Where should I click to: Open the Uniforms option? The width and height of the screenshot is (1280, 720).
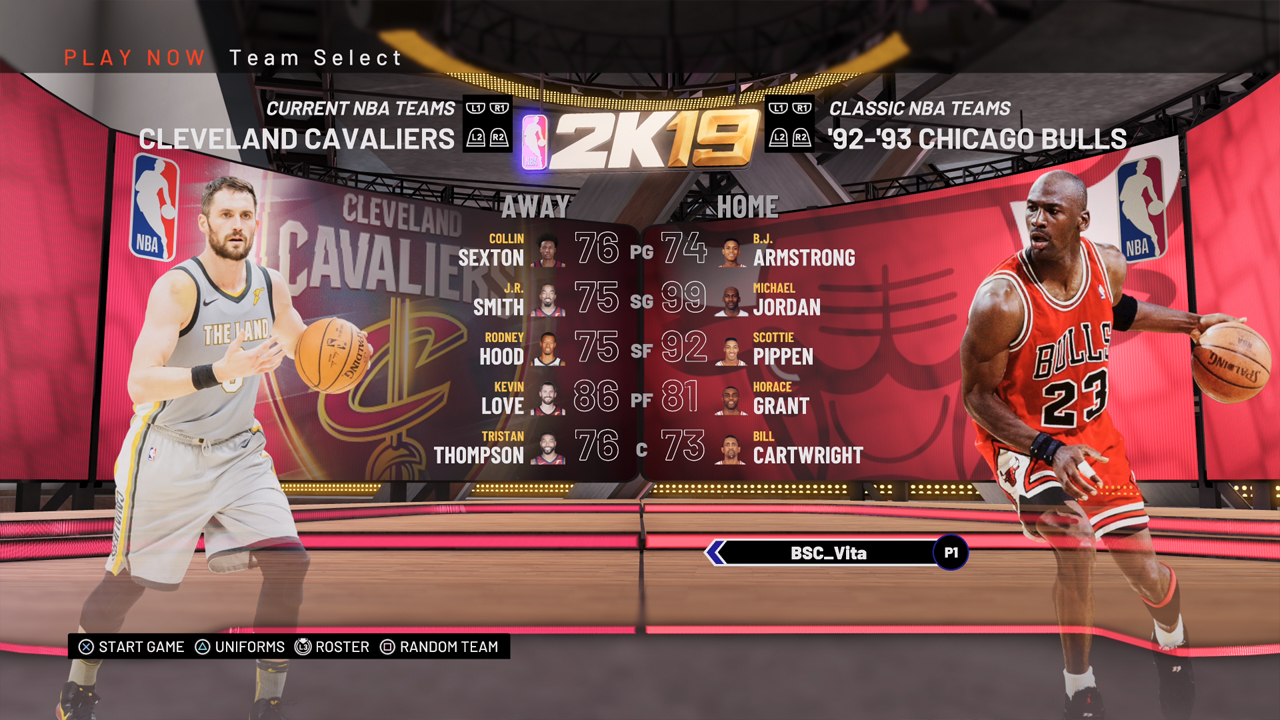point(240,647)
